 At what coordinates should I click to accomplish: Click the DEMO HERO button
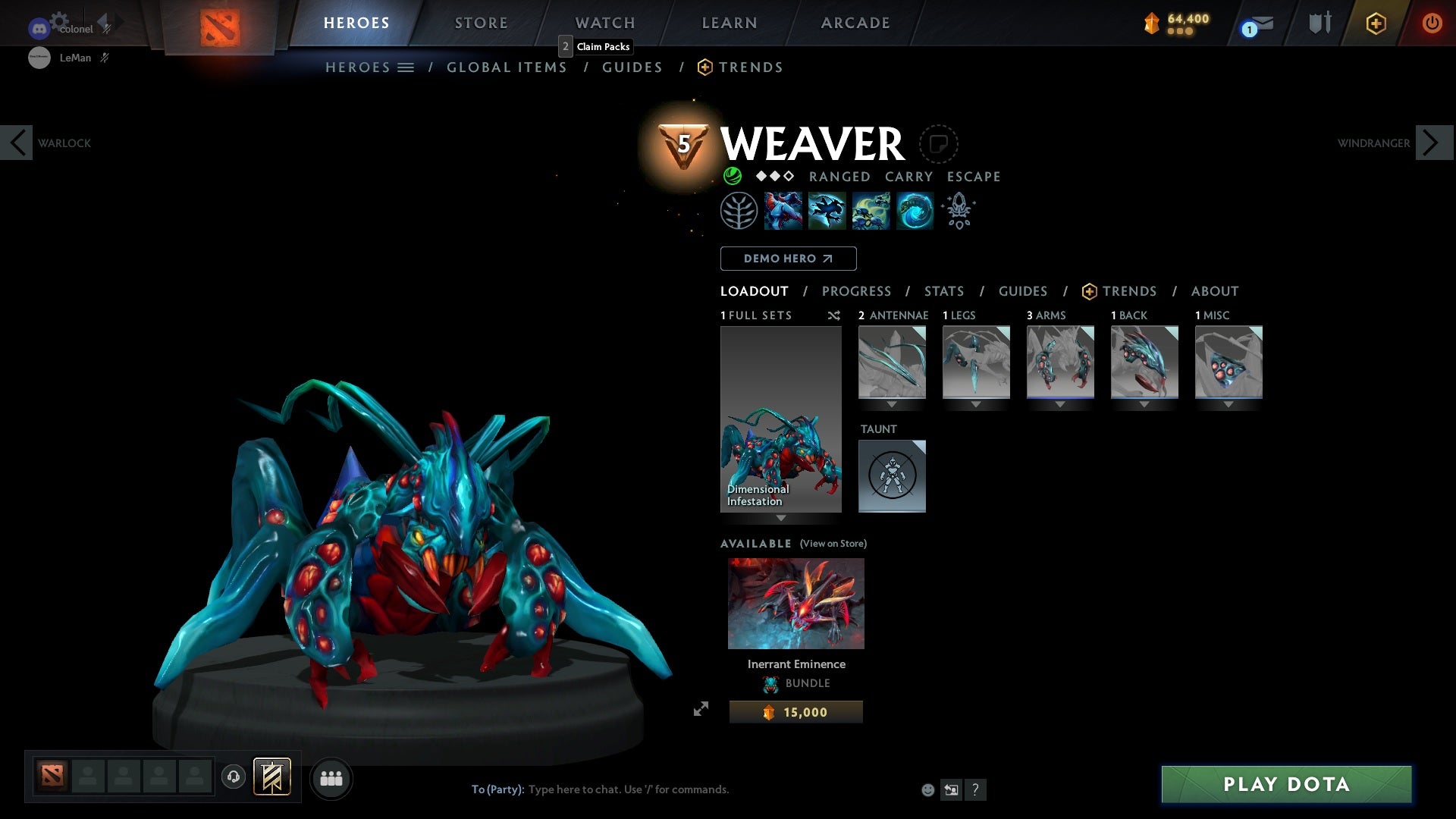coord(788,259)
